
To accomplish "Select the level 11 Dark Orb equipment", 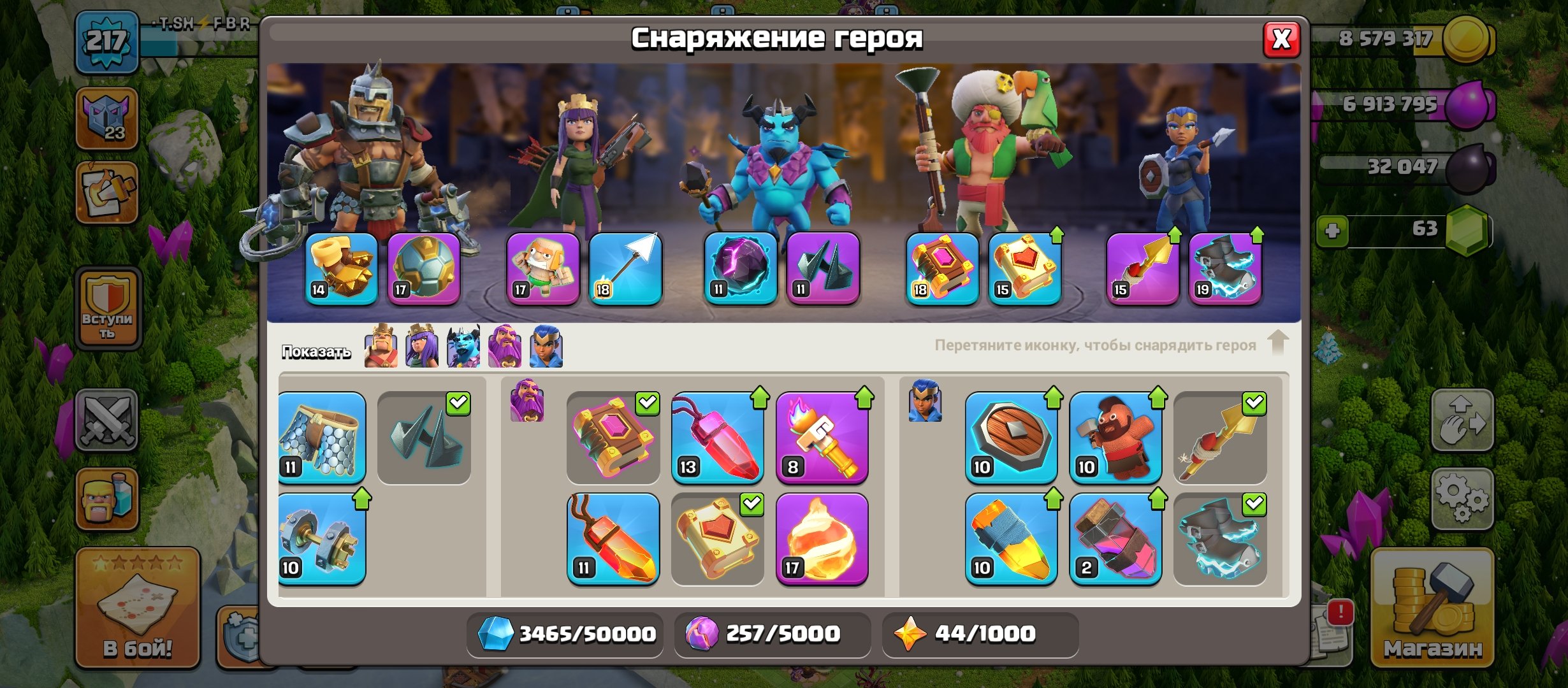I will [x=741, y=269].
